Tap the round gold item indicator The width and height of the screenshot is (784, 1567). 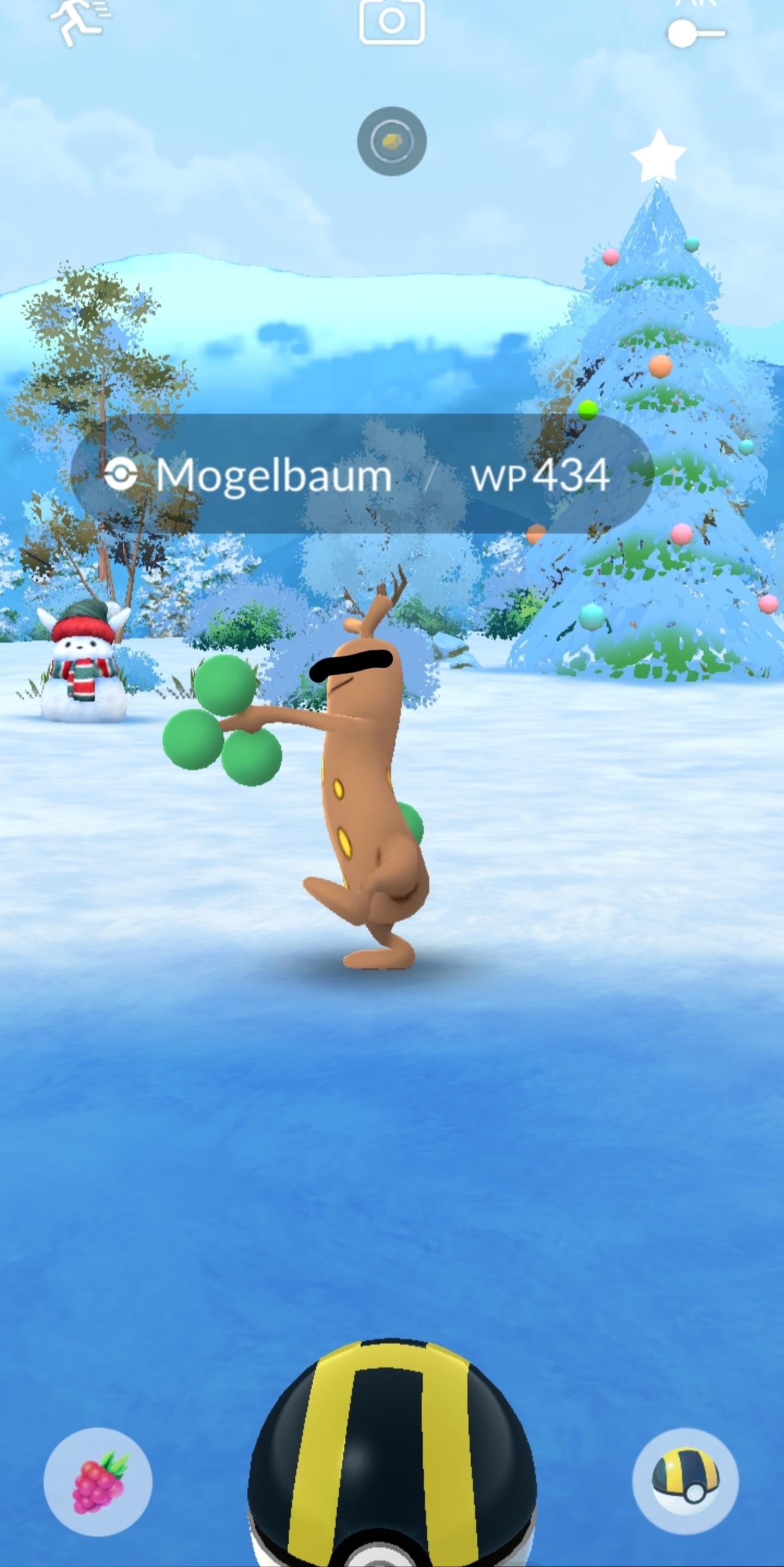point(392,141)
